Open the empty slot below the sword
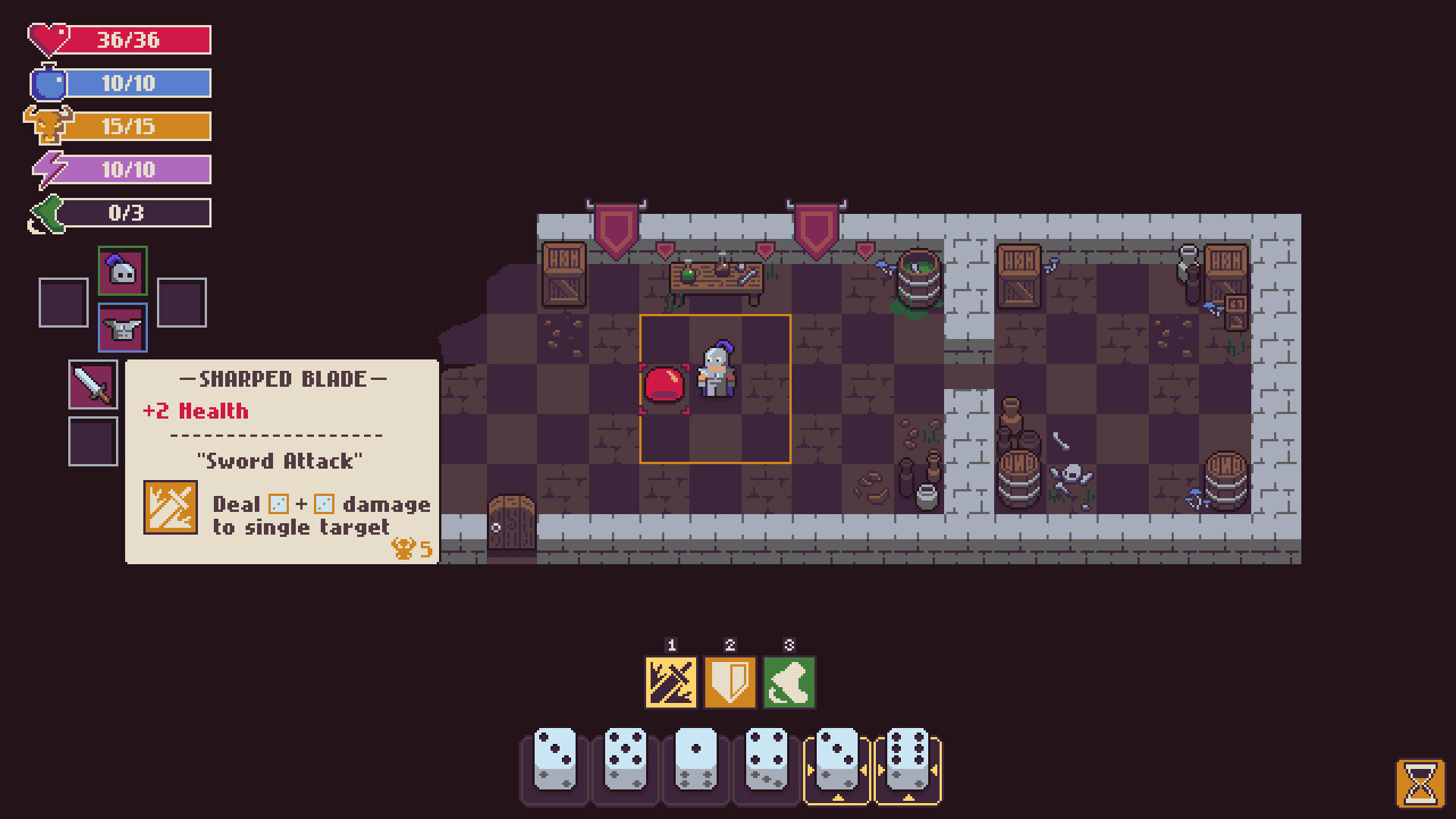This screenshot has width=1456, height=819. coord(93,441)
